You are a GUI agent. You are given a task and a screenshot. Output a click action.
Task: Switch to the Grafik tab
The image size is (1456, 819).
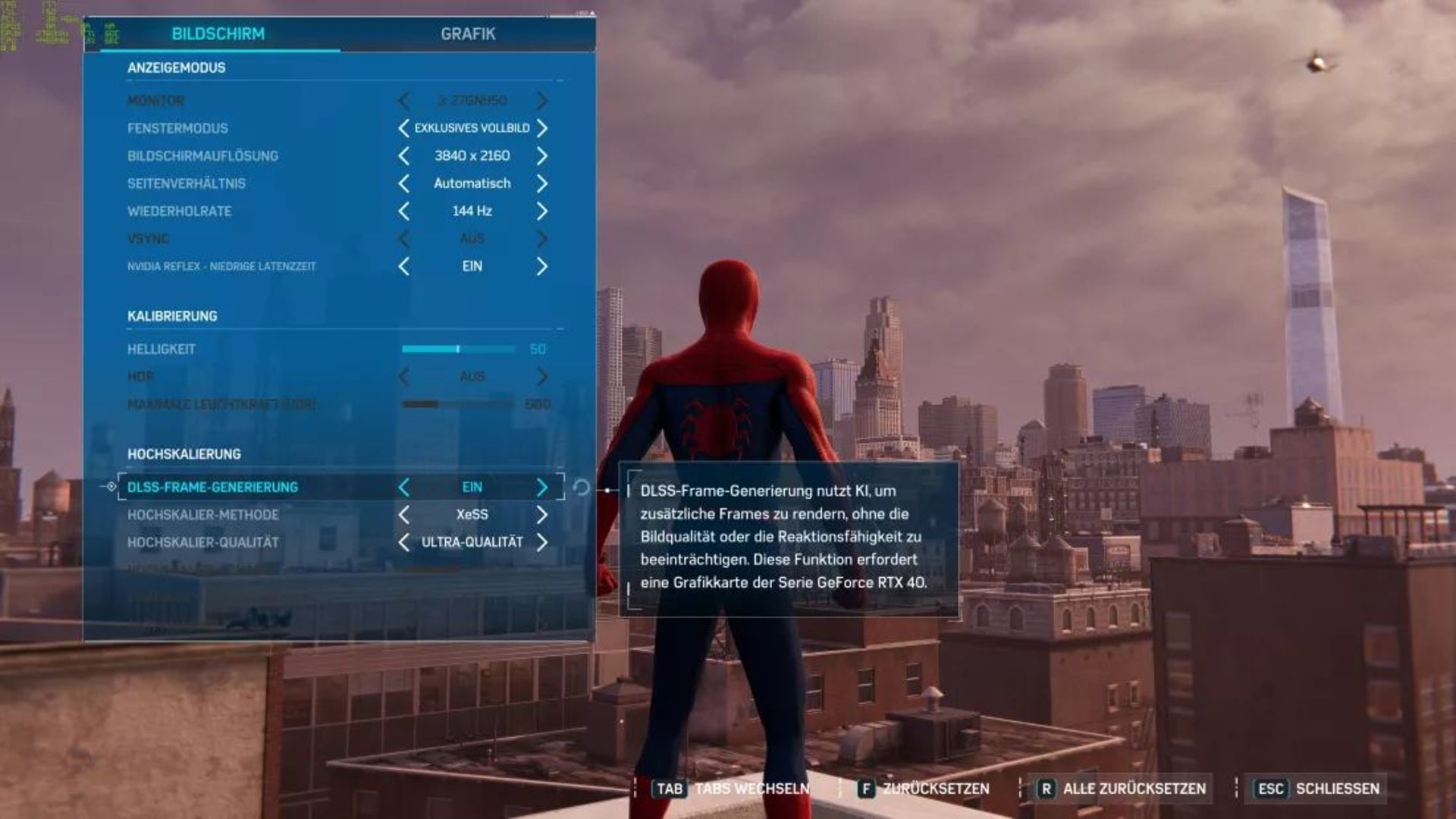tap(468, 34)
